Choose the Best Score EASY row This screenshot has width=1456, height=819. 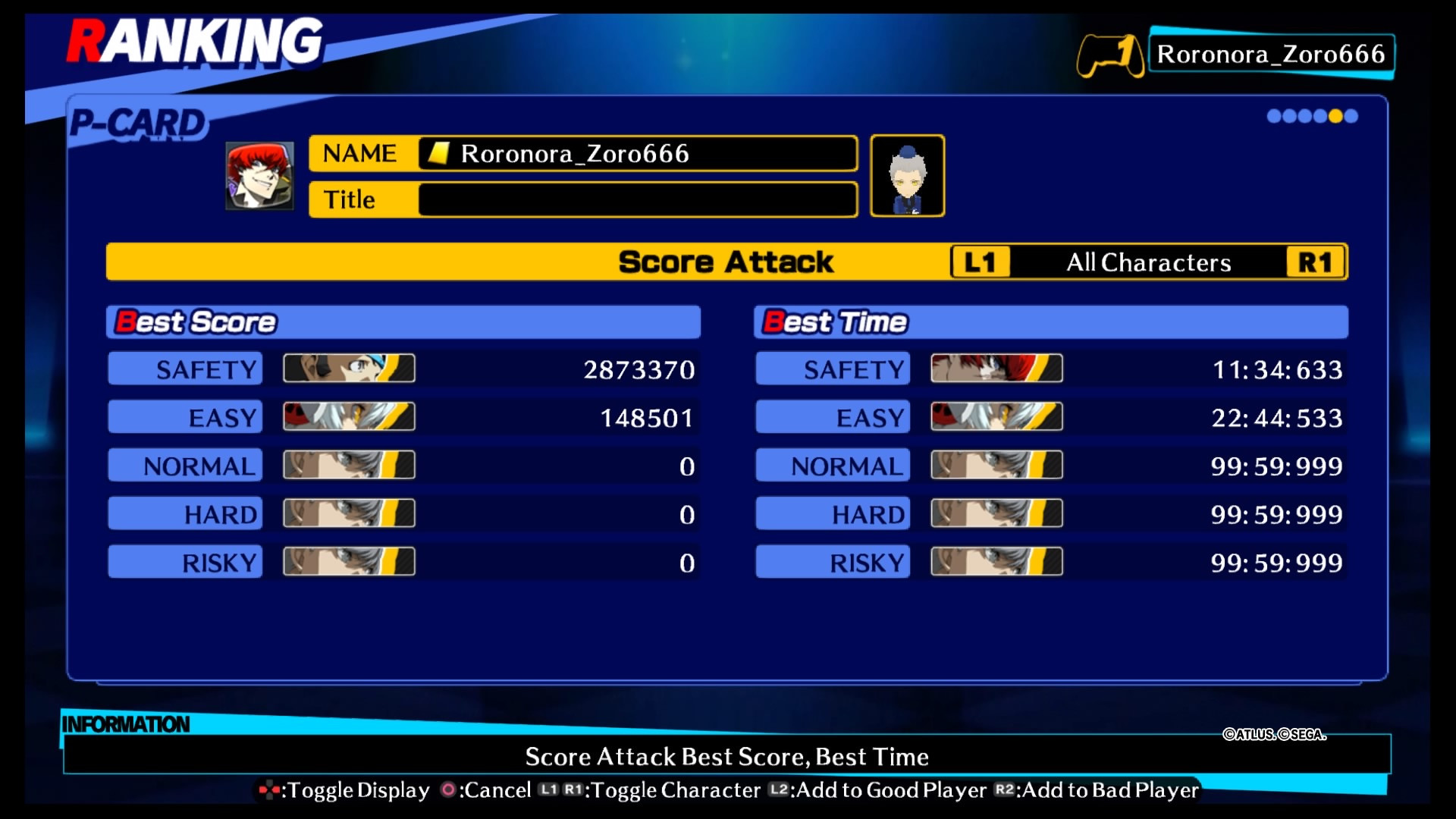point(403,418)
